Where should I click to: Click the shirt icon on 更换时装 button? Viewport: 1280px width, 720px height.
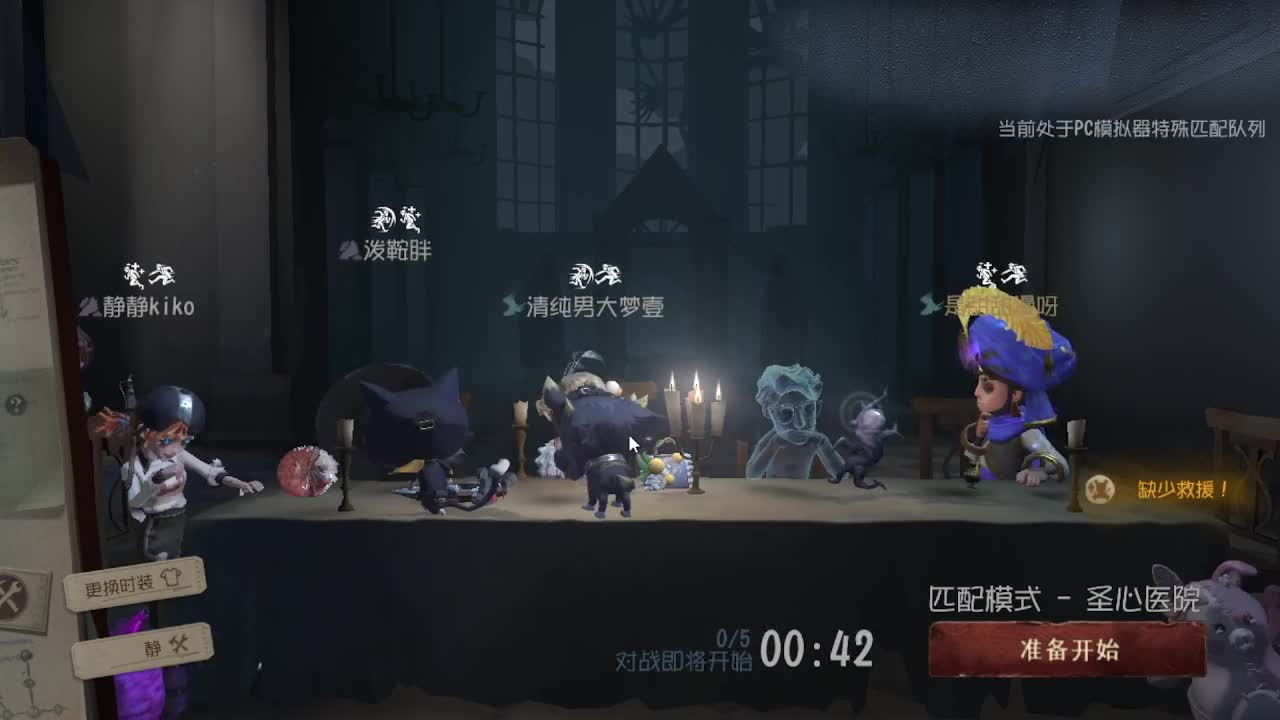pyautogui.click(x=171, y=578)
